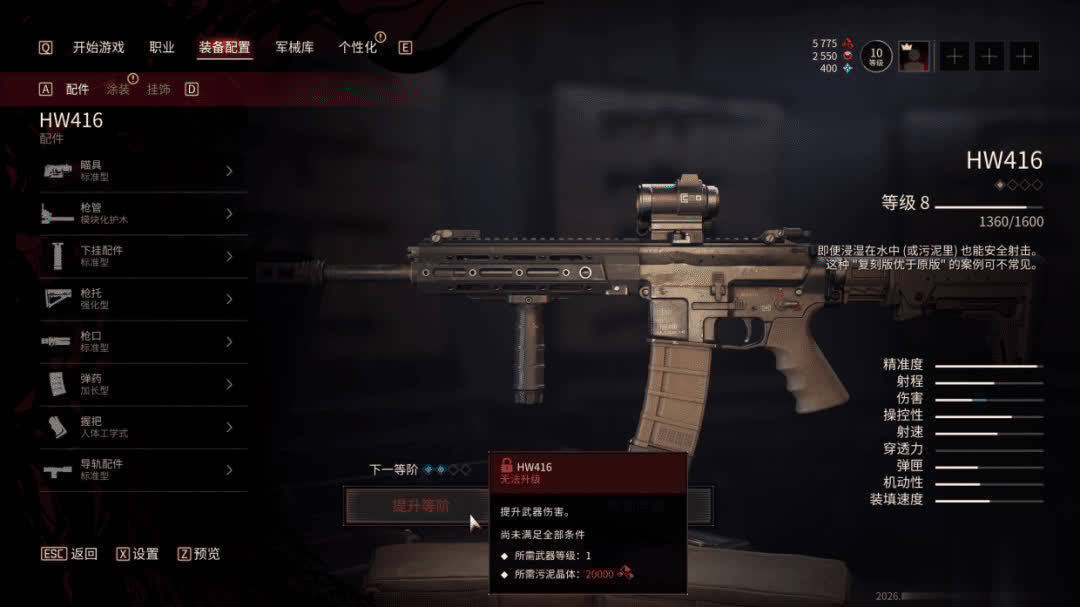Switch to the 涂装 sub-tab

coord(118,89)
